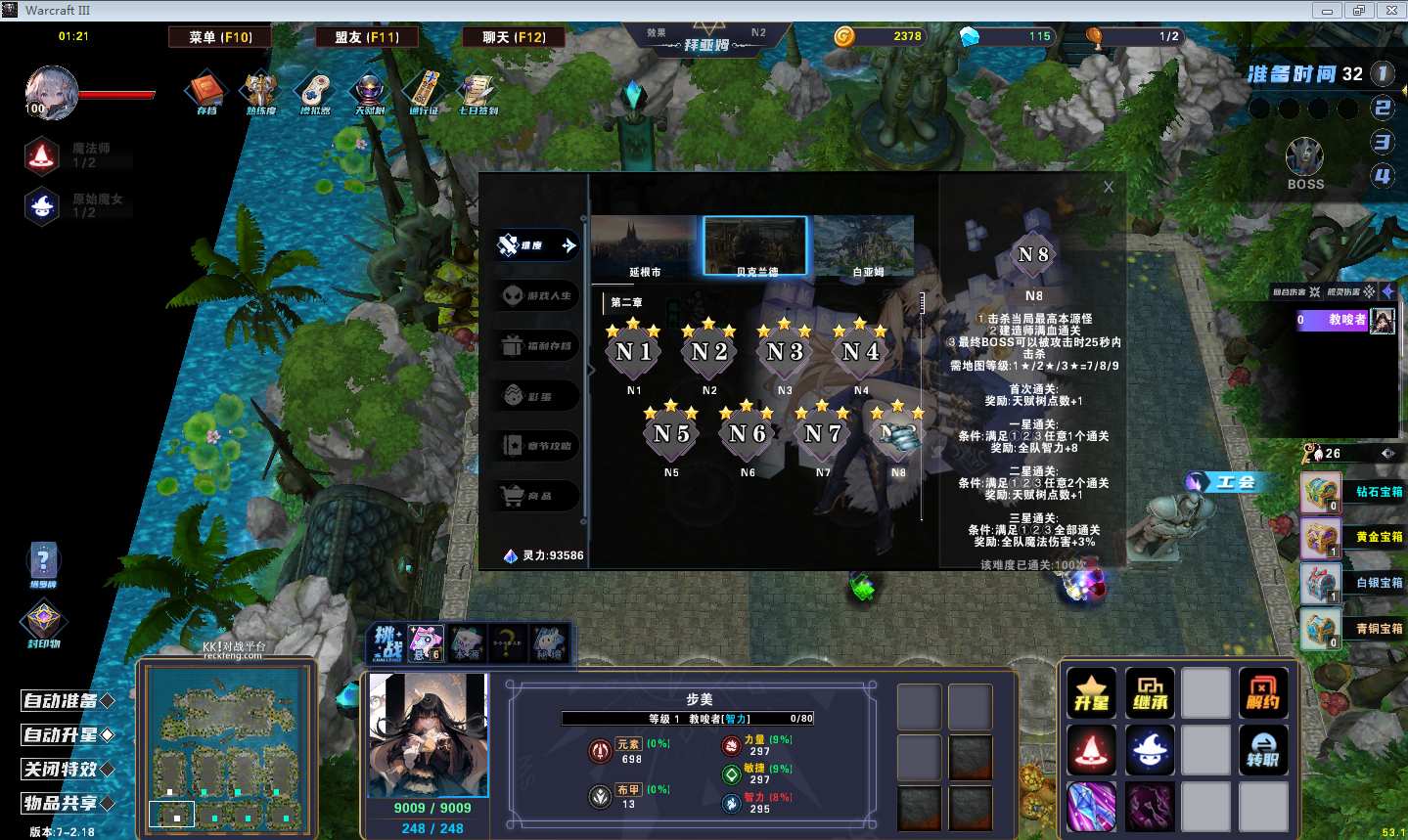Image resolution: width=1408 pixels, height=840 pixels.
Task: Pick the N7 difficulty level
Action: 823,433
